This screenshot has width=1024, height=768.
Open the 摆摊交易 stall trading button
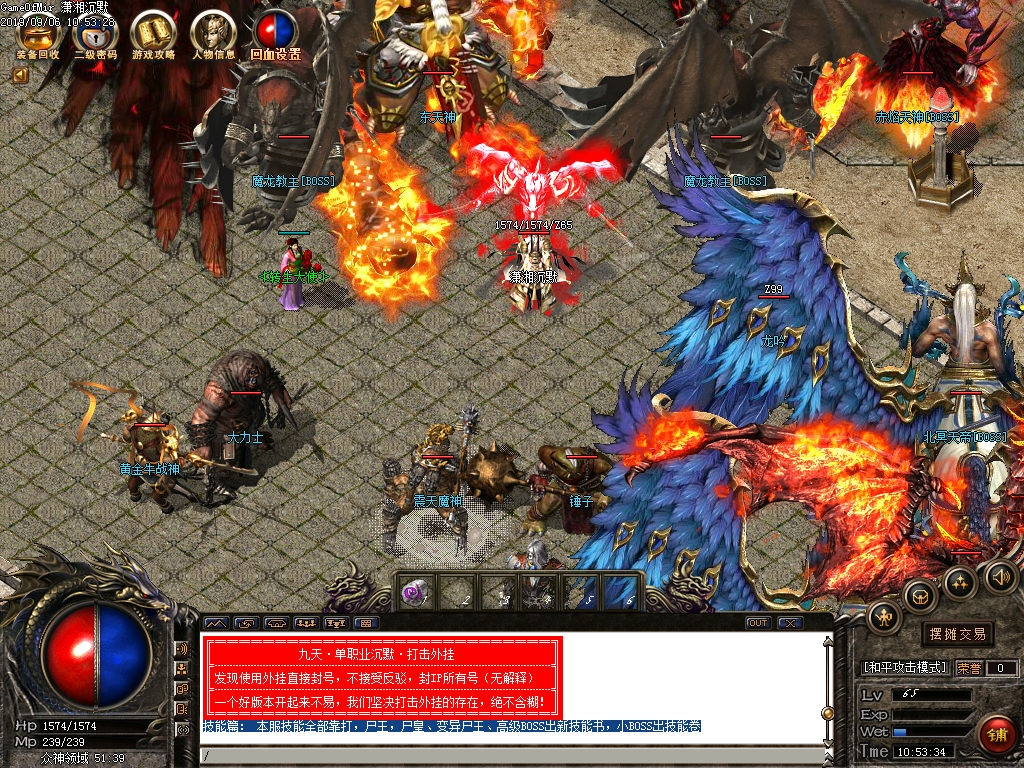[957, 634]
